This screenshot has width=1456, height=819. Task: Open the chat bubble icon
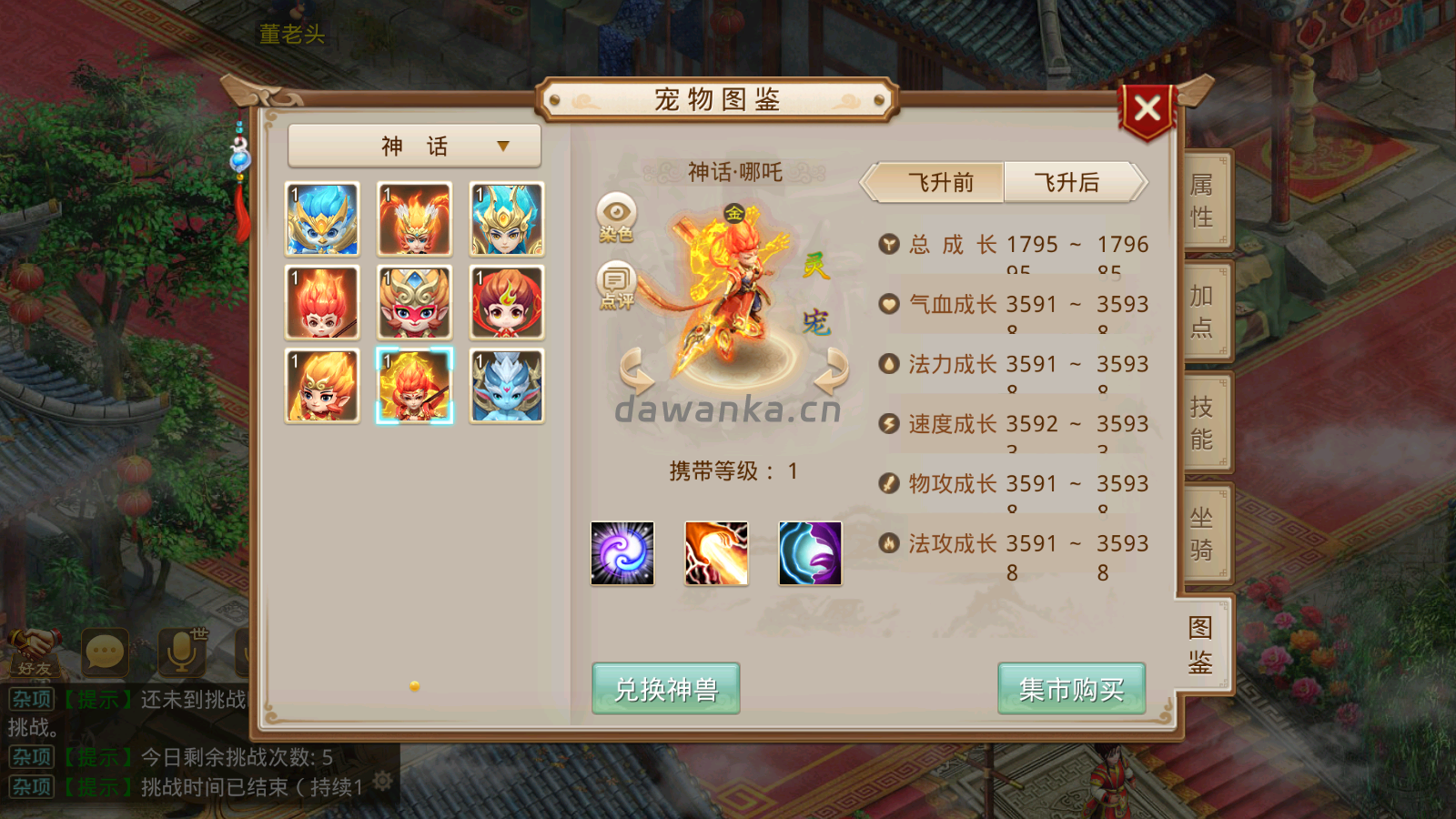106,652
